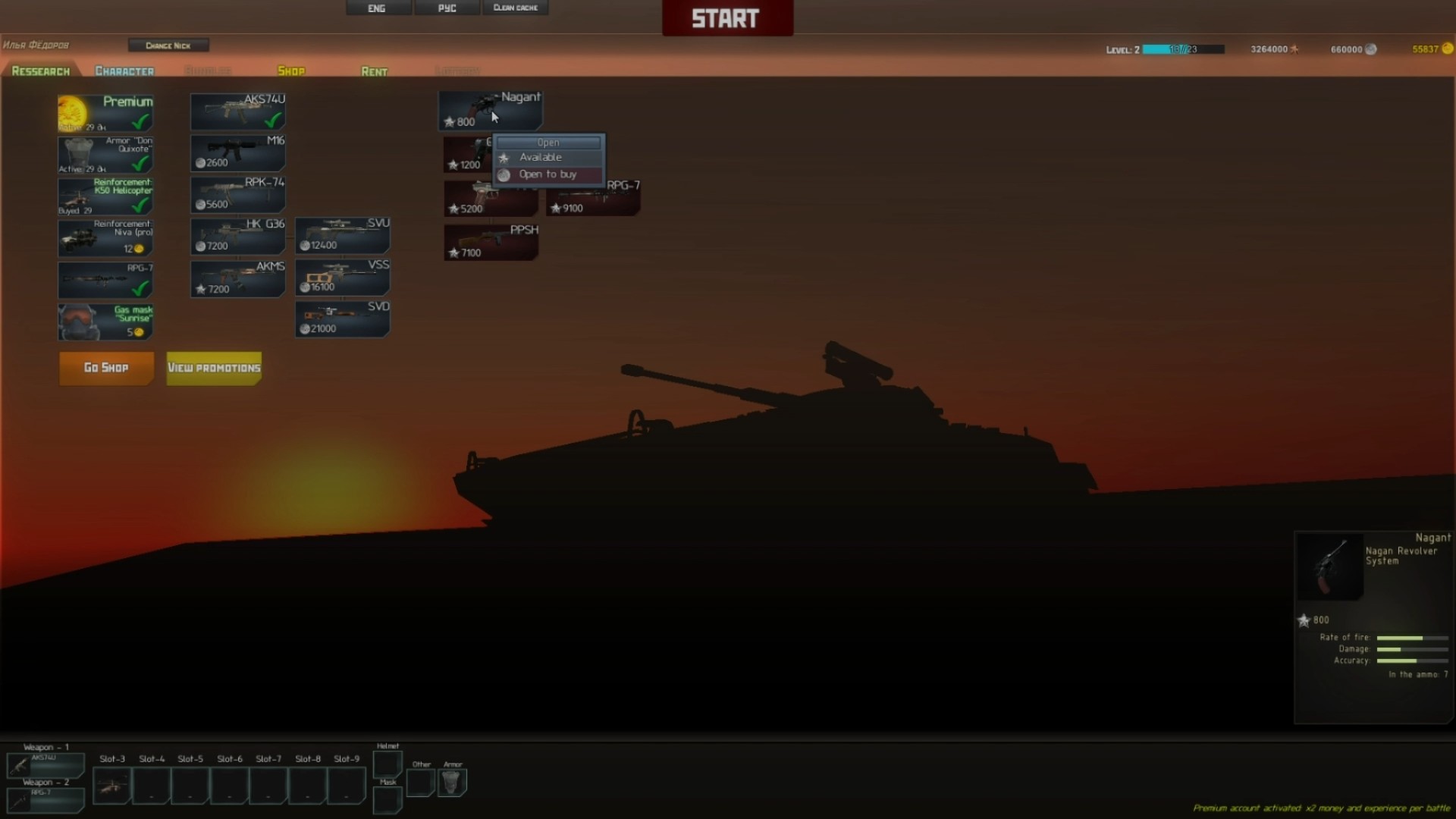Screen dimensions: 1456x819
Task: Select the PPSH weapon tile
Action: point(491,242)
